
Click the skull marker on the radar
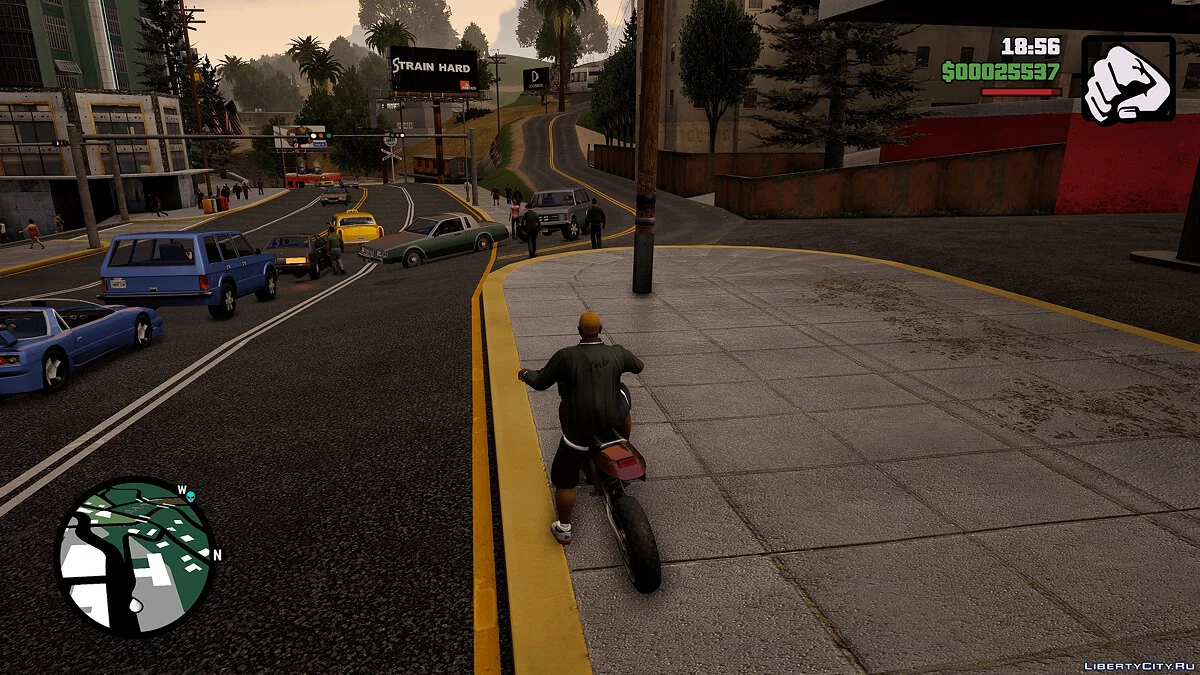point(191,496)
